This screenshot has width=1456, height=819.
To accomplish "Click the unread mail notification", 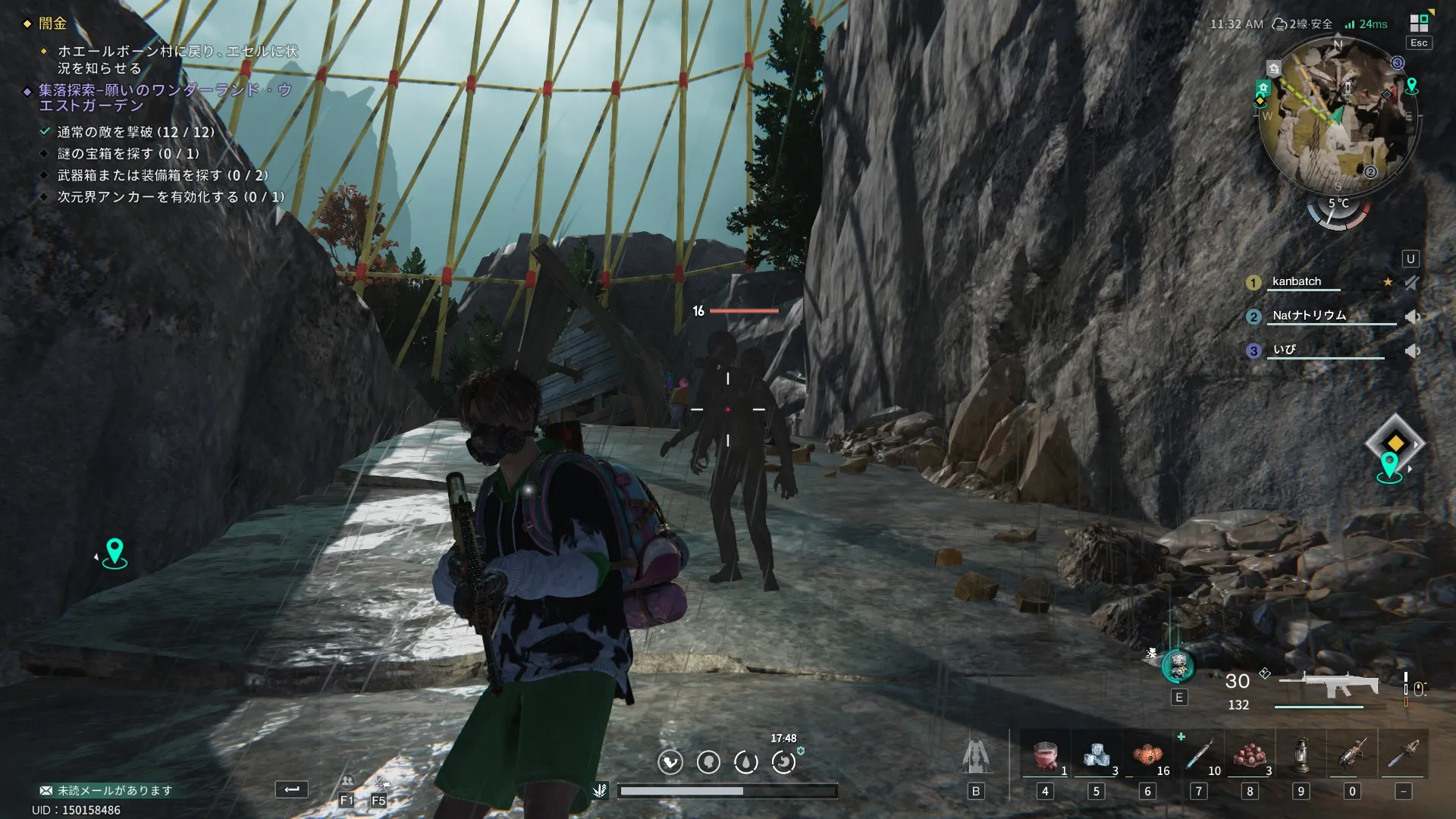I will 106,790.
